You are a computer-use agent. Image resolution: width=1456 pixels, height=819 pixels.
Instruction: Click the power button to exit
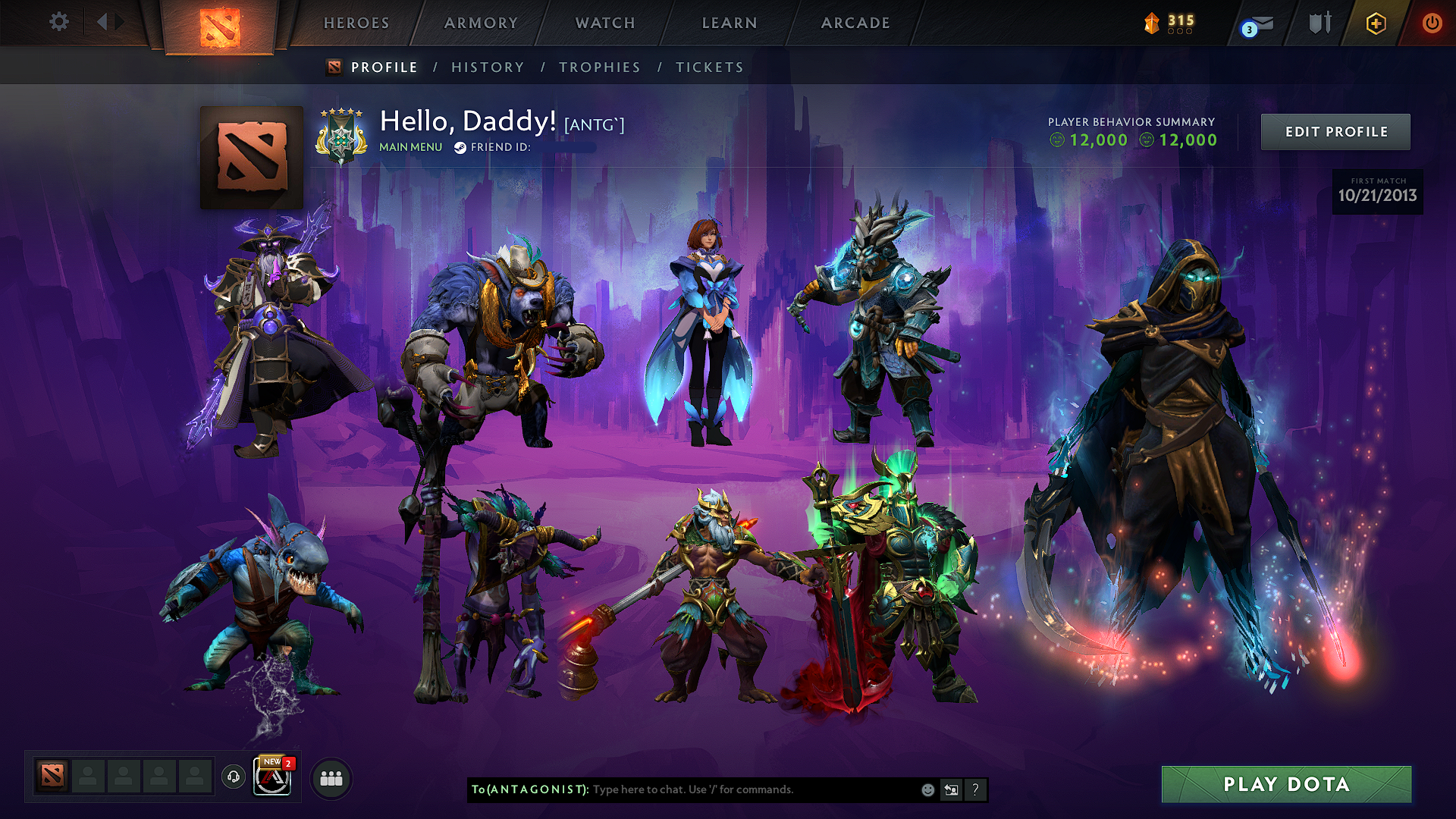(x=1432, y=23)
